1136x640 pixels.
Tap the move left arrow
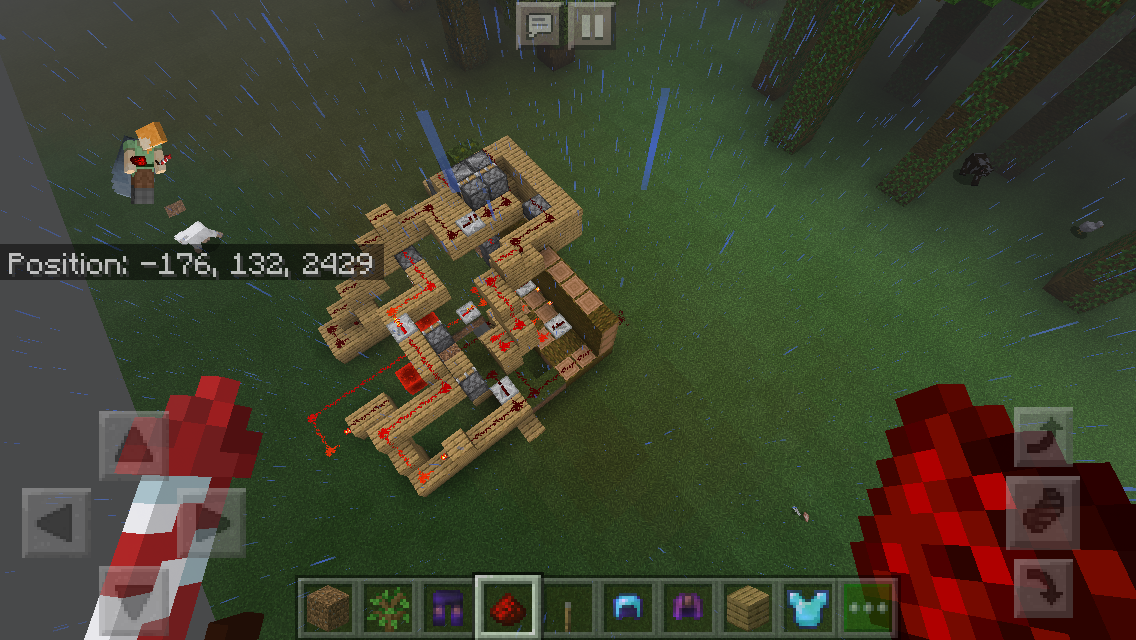tap(56, 523)
